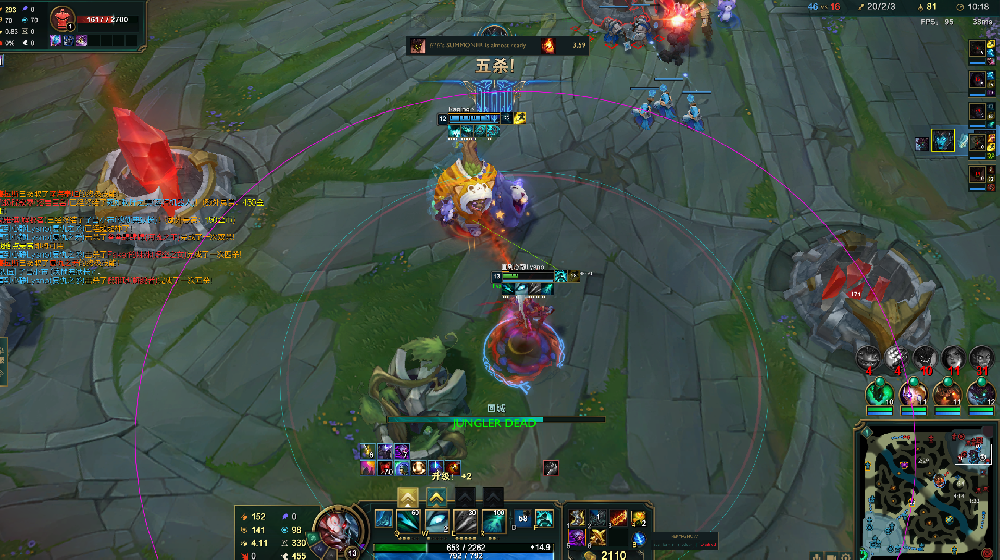Select the first inventory item slot
Screen dimensions: 1000x560
[579, 517]
